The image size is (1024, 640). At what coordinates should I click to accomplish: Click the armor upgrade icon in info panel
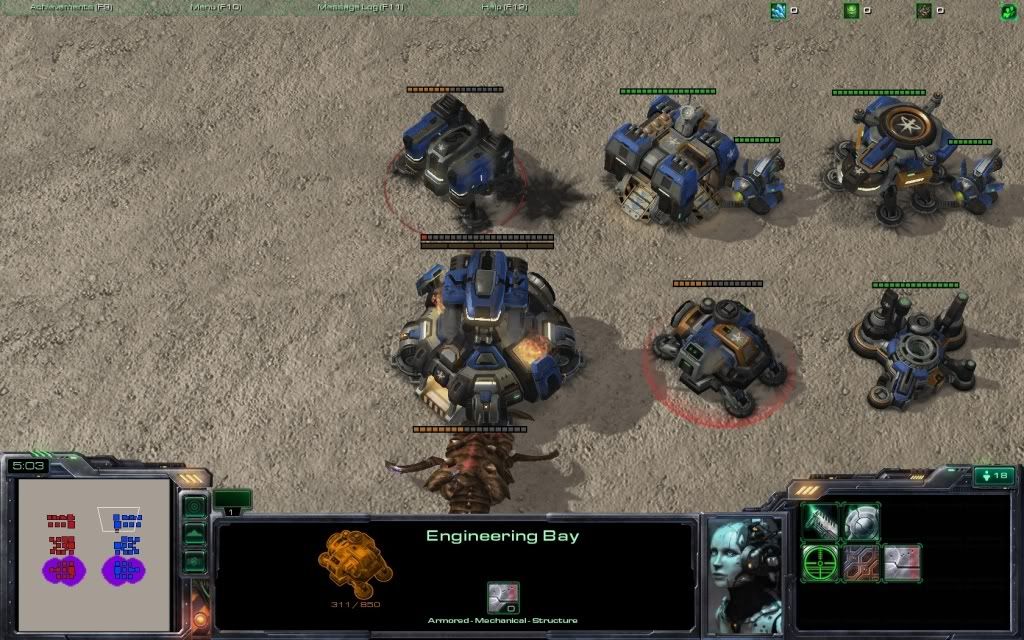point(502,597)
